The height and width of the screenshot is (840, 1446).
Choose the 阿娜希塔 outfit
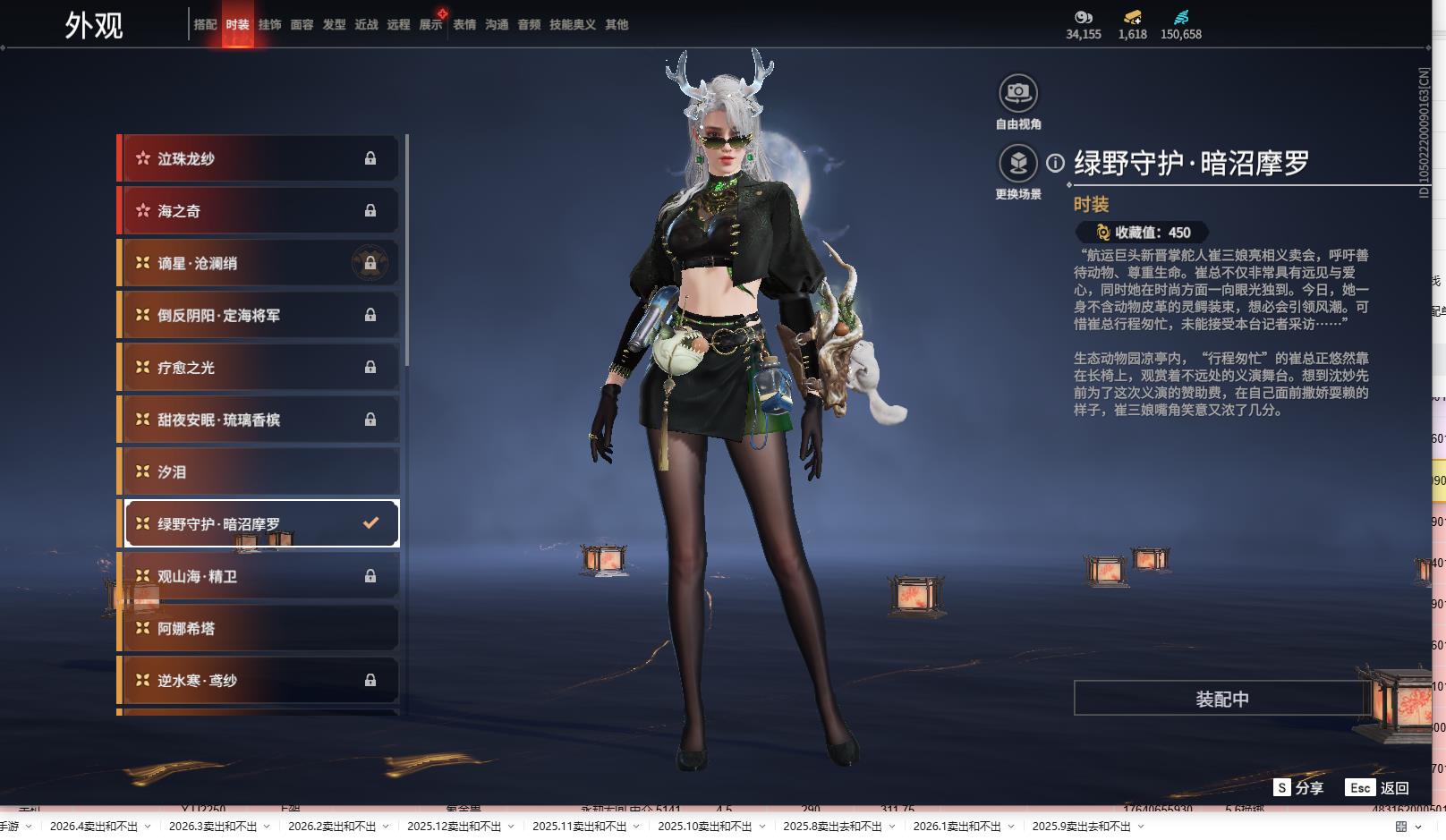[259, 628]
